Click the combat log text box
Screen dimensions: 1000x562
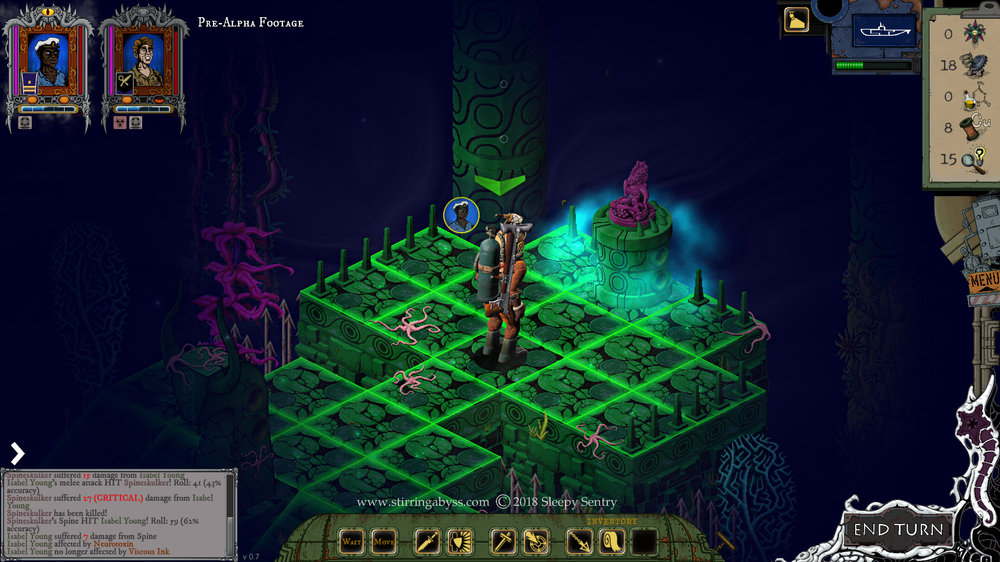(x=115, y=511)
